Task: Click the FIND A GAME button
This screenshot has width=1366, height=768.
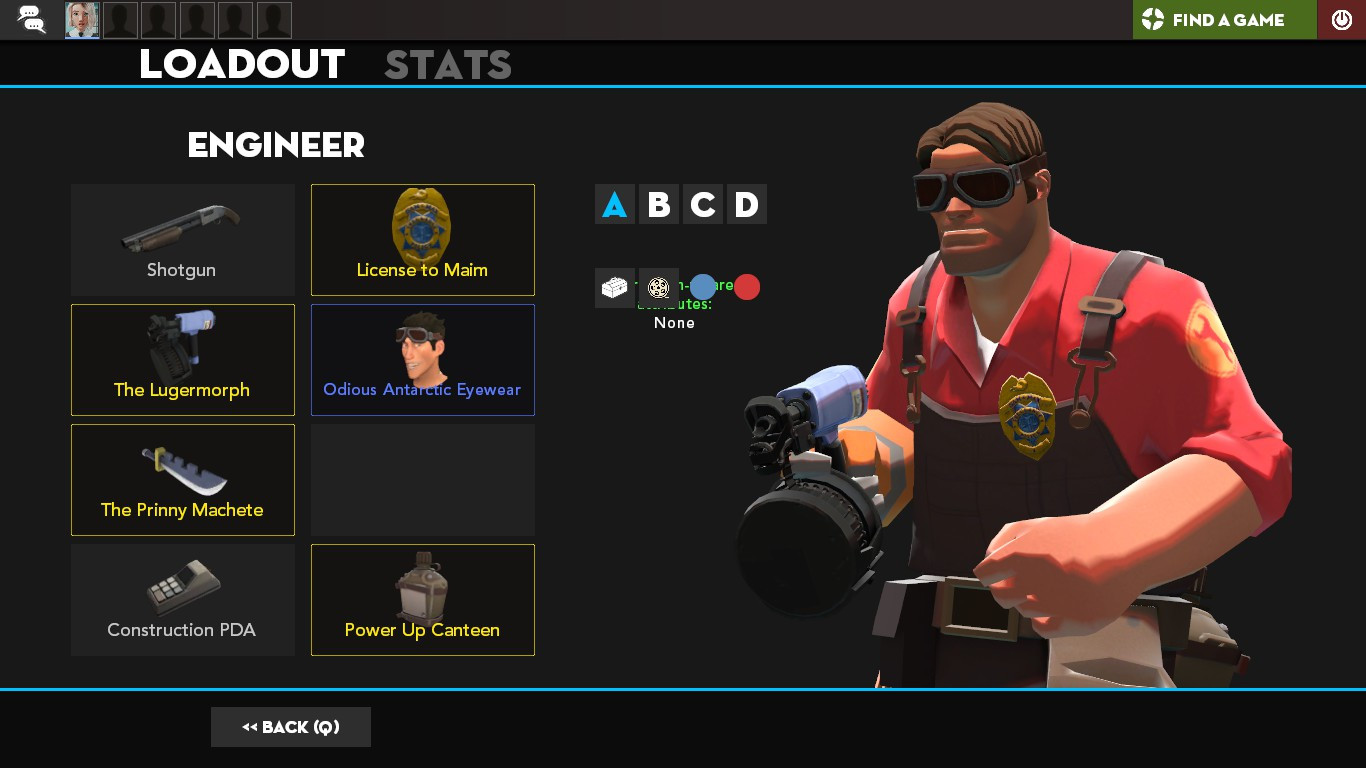Action: click(1224, 19)
